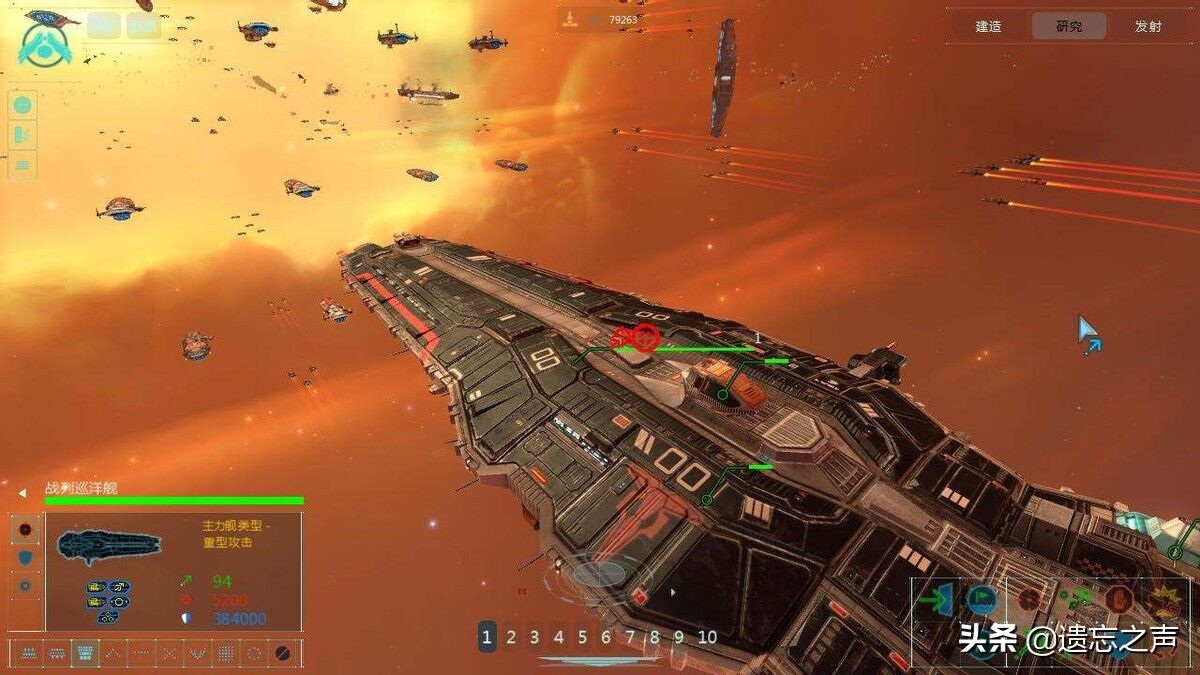The height and width of the screenshot is (675, 1200).
Task: Select the battlecruiser silhouette portrait
Action: pos(108,545)
